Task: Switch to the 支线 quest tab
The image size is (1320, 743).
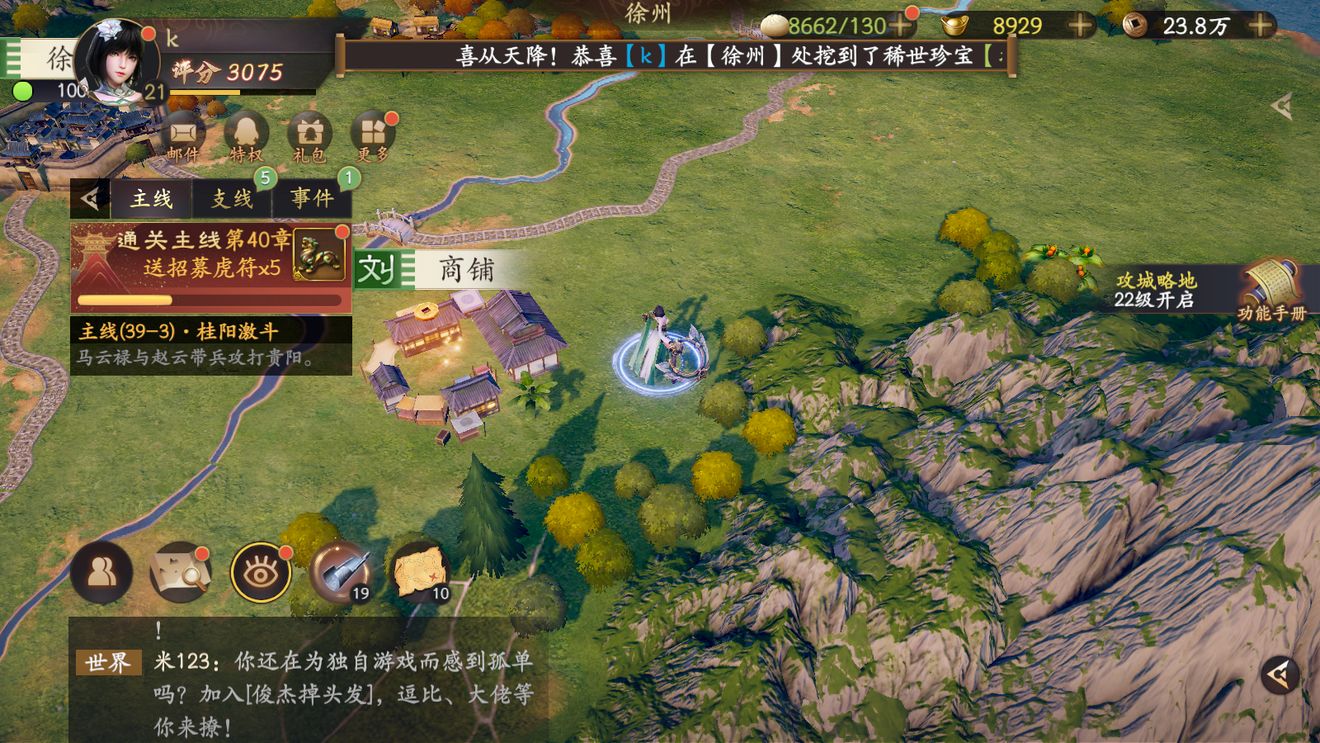Action: [232, 197]
